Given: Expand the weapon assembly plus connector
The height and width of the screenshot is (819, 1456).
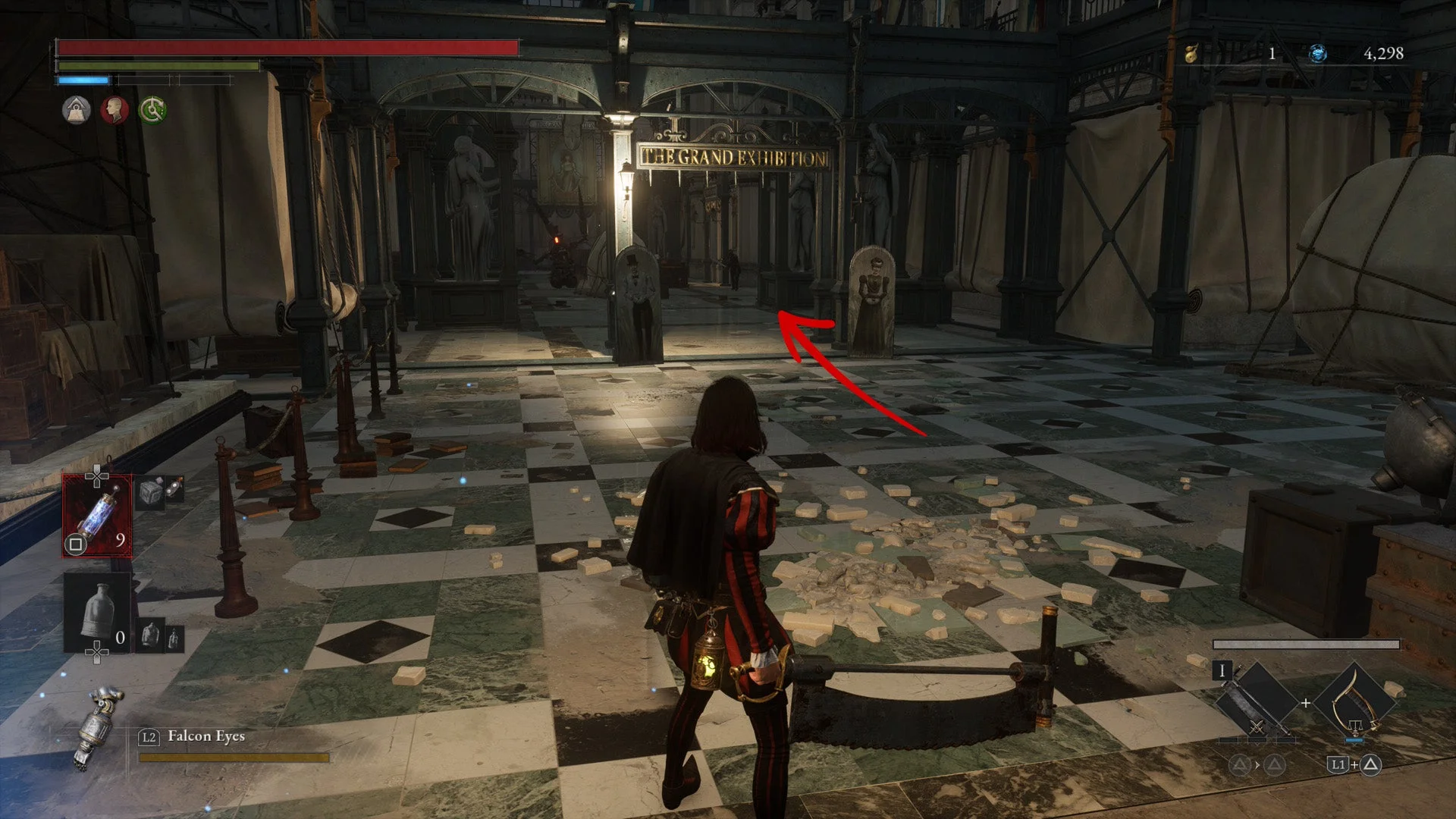Looking at the screenshot, I should [1307, 703].
